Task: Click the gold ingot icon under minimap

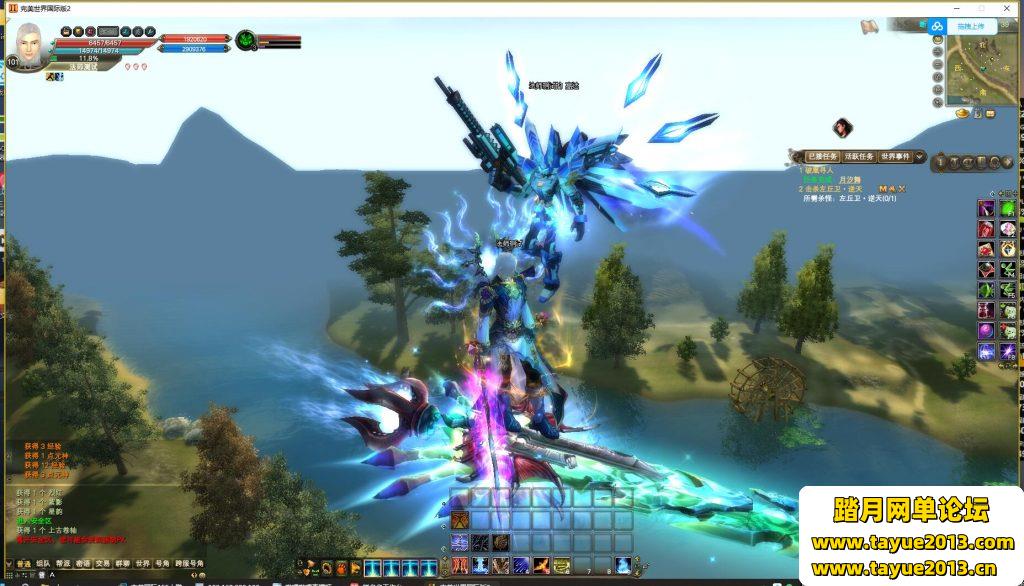Action: pyautogui.click(x=963, y=114)
